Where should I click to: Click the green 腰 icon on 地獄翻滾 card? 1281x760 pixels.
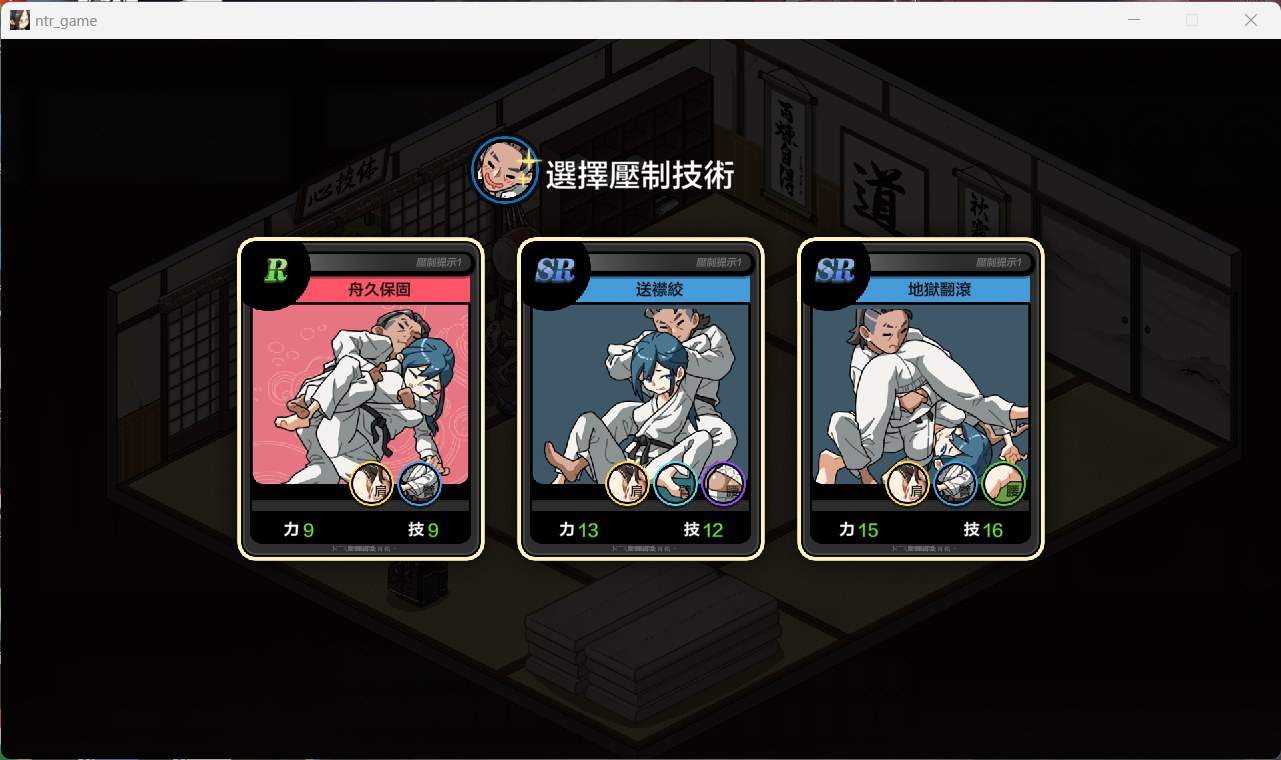coord(1003,484)
